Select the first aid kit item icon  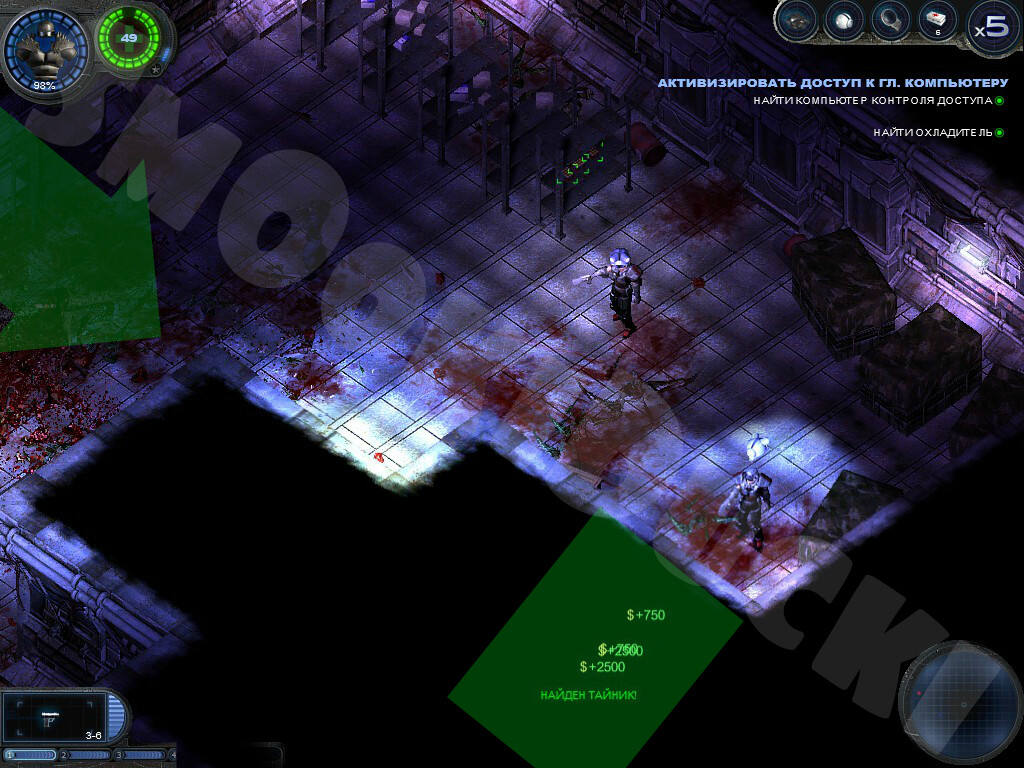(937, 20)
